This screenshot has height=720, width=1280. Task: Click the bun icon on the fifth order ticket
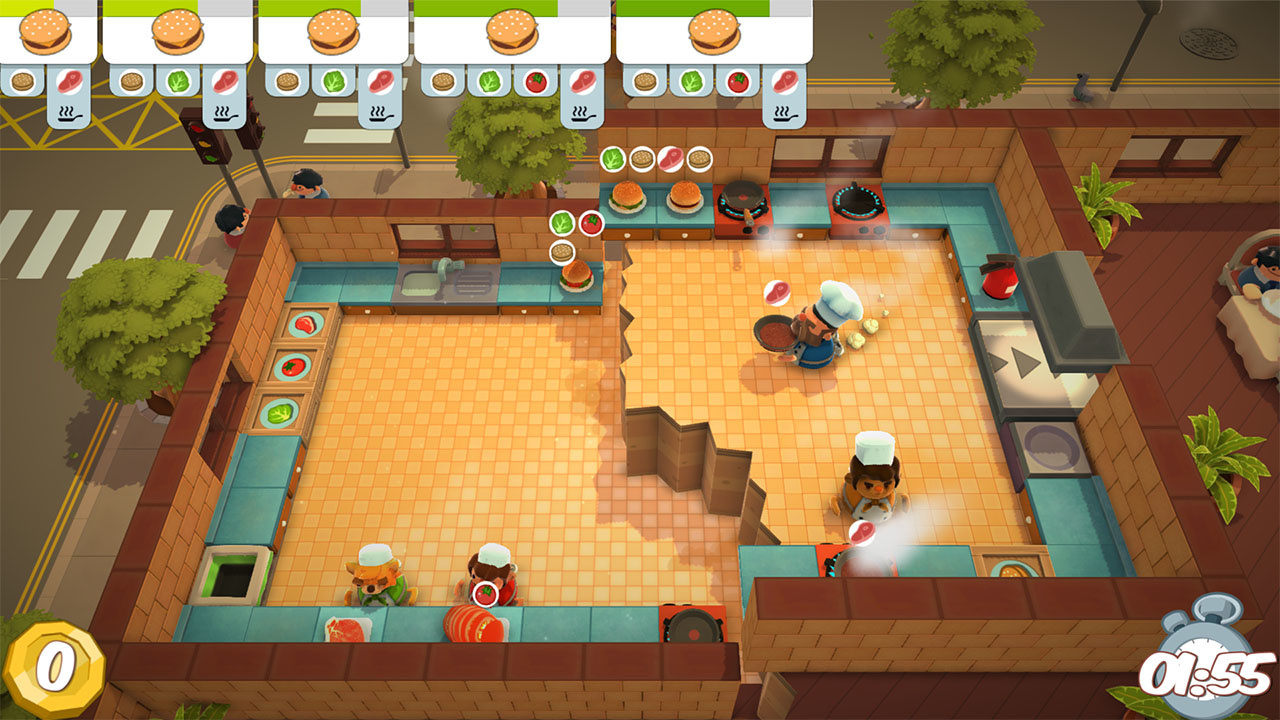coord(645,81)
